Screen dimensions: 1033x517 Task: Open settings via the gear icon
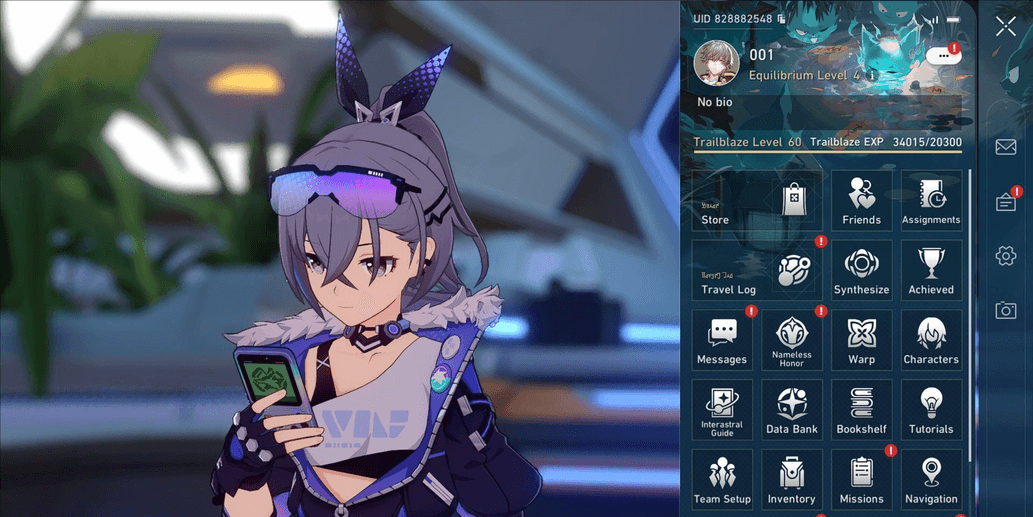pos(1006,256)
